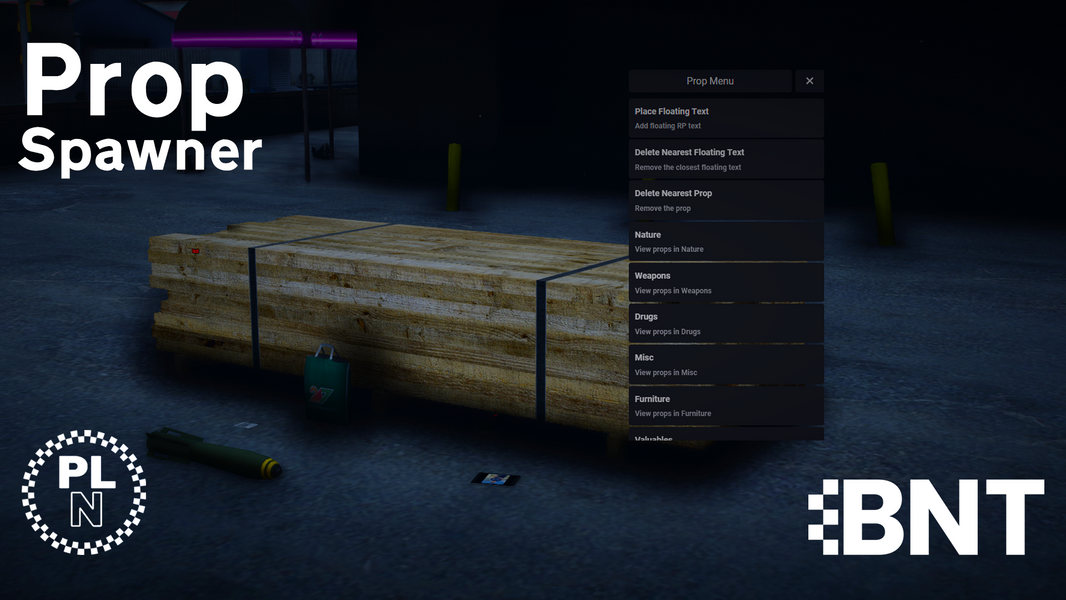Open the Drugs props category

point(726,323)
